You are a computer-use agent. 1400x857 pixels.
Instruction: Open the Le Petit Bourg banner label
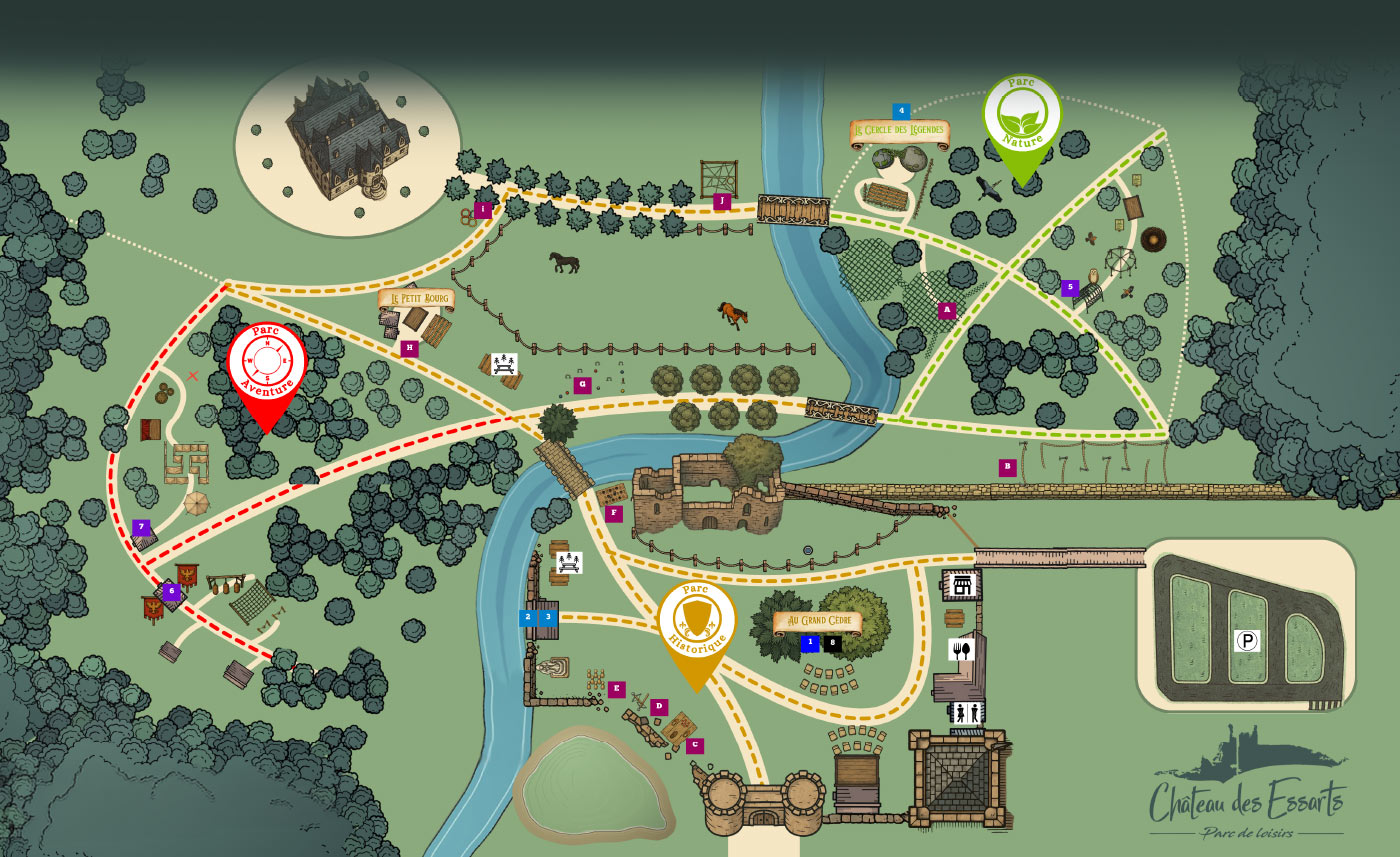tap(416, 298)
